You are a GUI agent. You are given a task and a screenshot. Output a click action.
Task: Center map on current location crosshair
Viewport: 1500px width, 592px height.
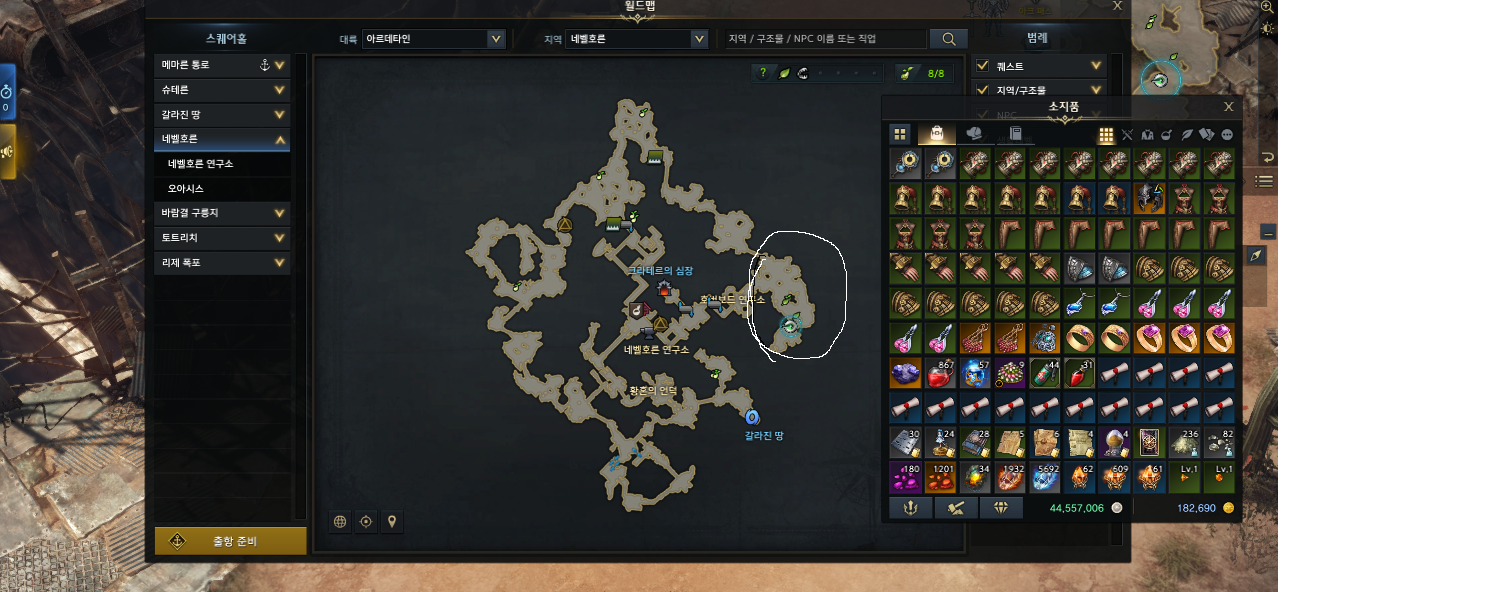pos(366,521)
